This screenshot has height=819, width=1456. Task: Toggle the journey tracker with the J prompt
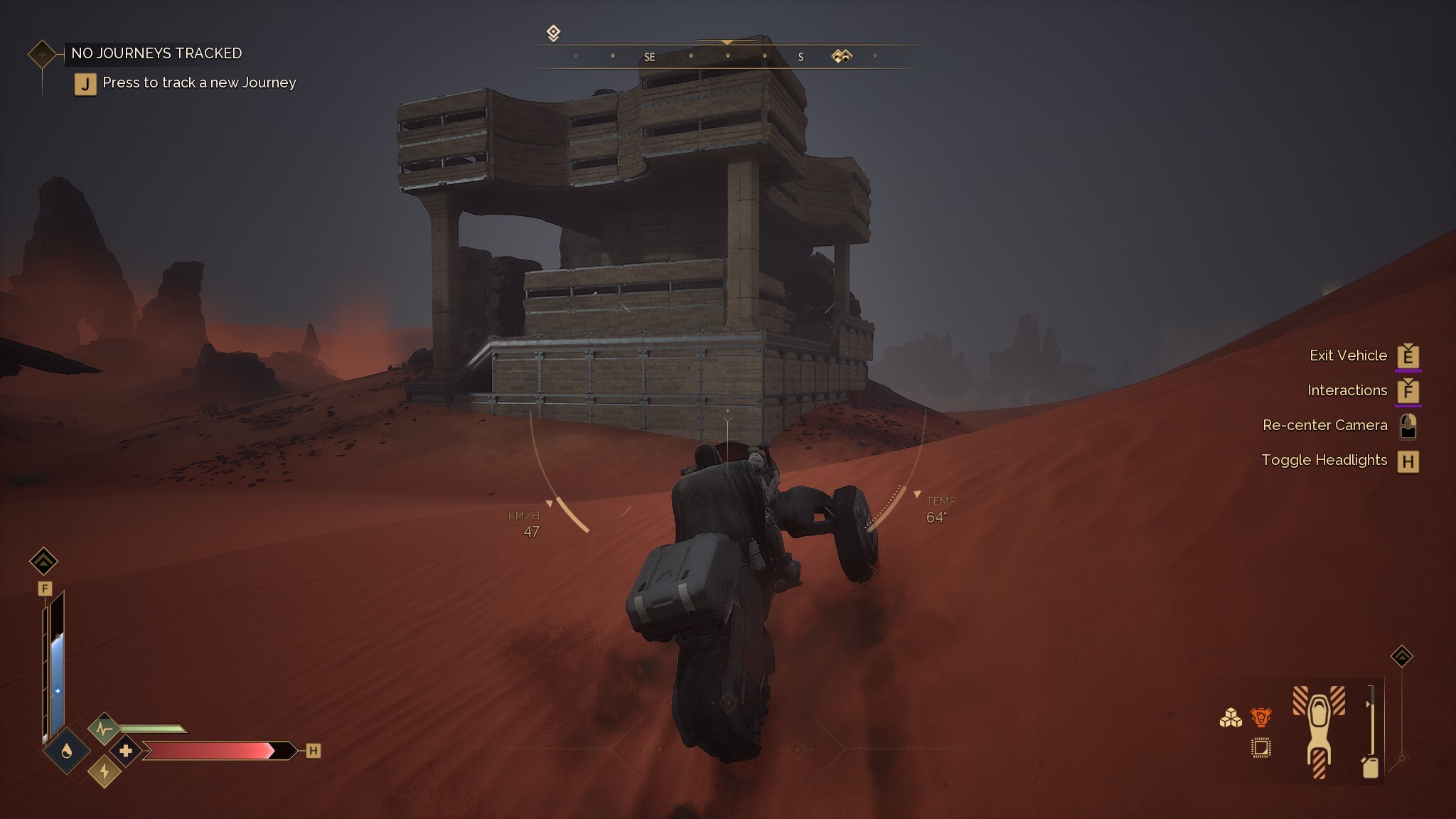coord(85,83)
